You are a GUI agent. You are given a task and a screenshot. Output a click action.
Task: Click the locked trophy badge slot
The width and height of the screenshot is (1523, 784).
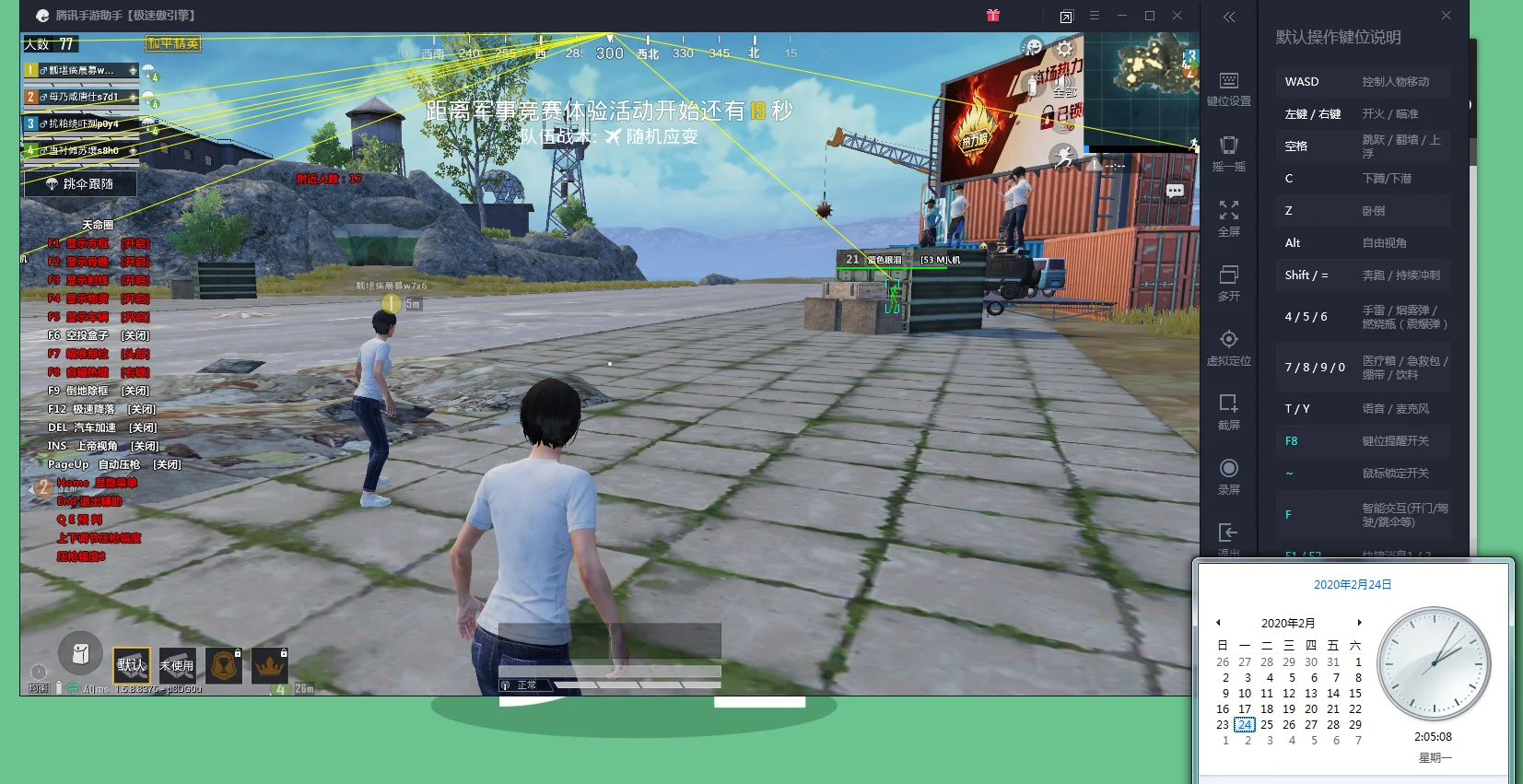tap(224, 664)
